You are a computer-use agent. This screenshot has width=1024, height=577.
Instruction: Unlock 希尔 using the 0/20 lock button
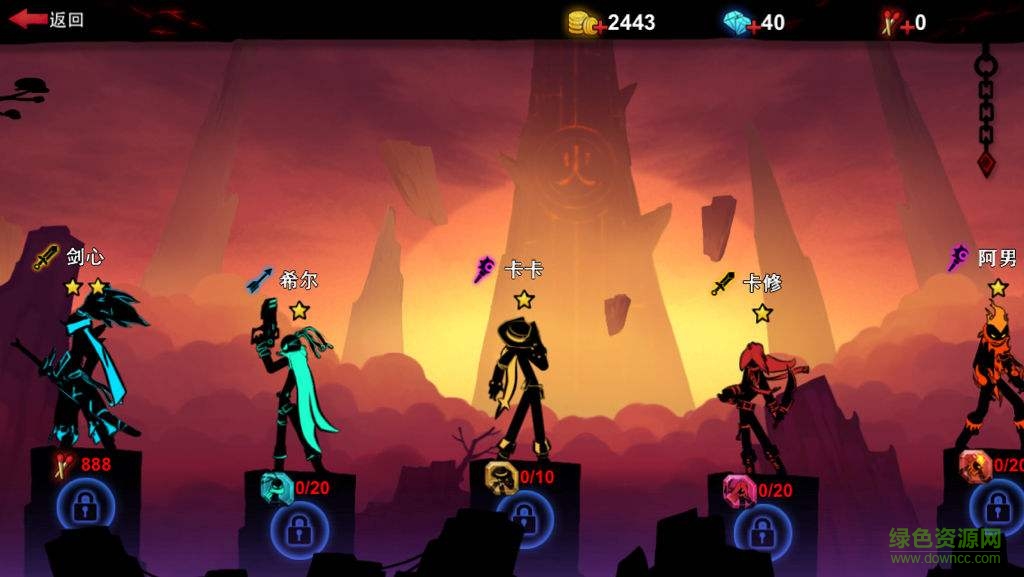point(299,529)
